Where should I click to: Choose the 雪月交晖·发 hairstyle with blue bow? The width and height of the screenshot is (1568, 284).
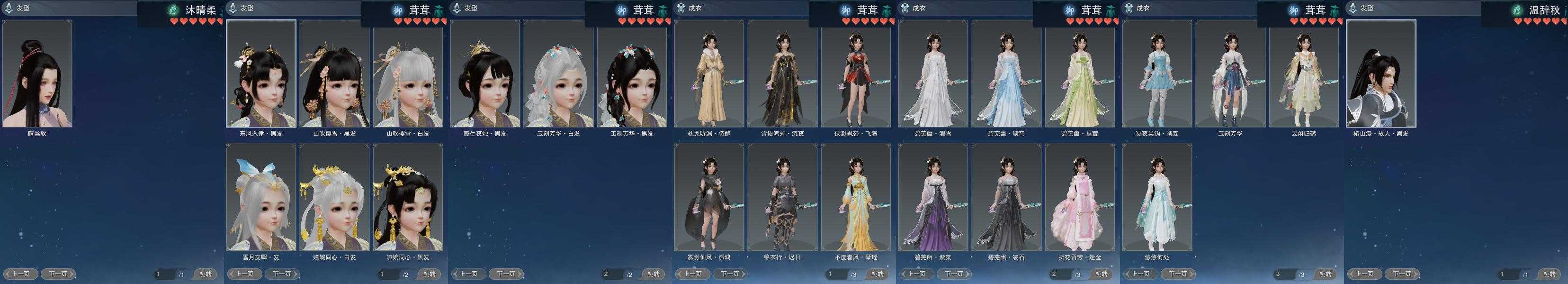tap(261, 197)
